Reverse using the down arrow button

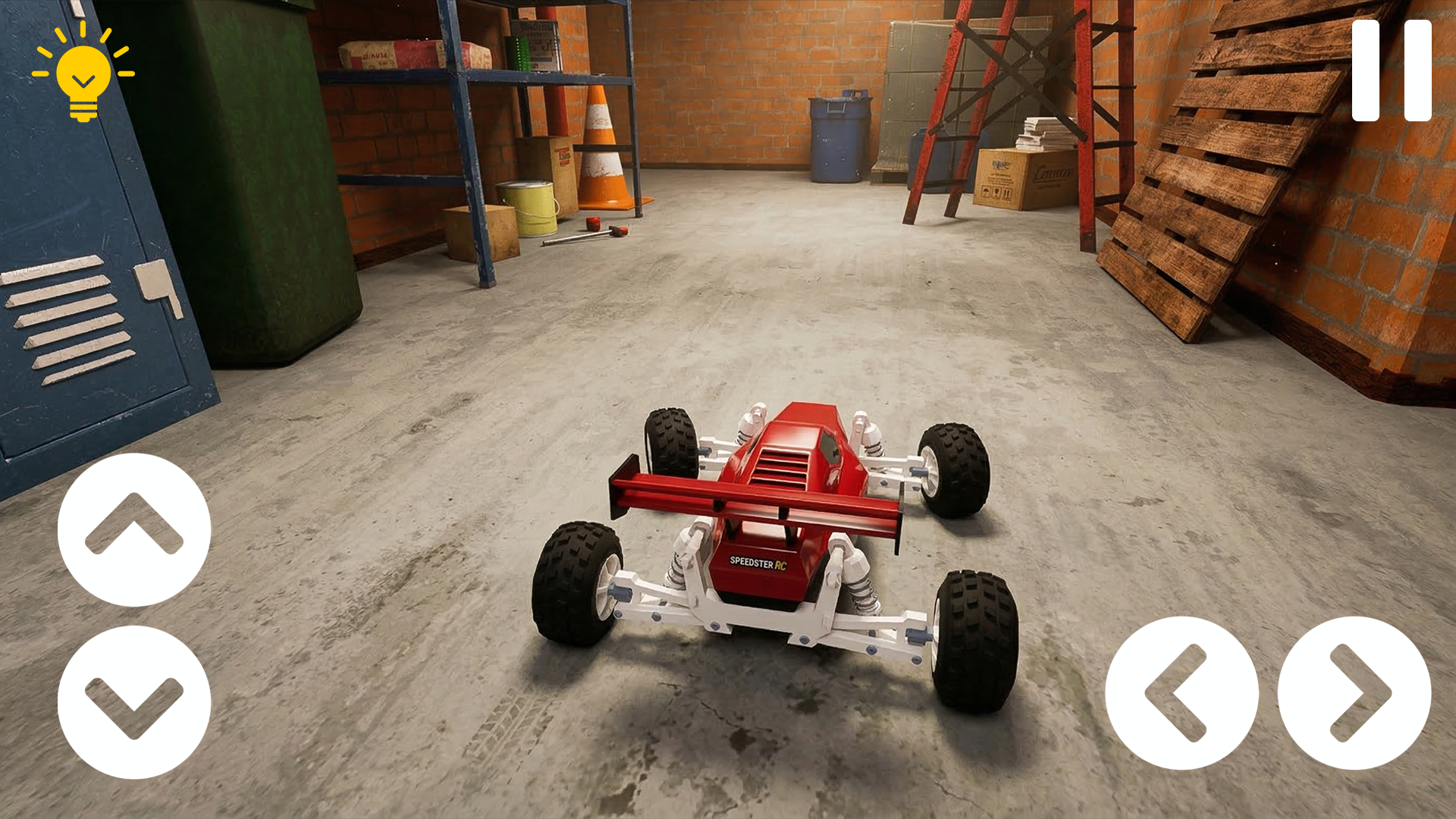[x=134, y=702]
